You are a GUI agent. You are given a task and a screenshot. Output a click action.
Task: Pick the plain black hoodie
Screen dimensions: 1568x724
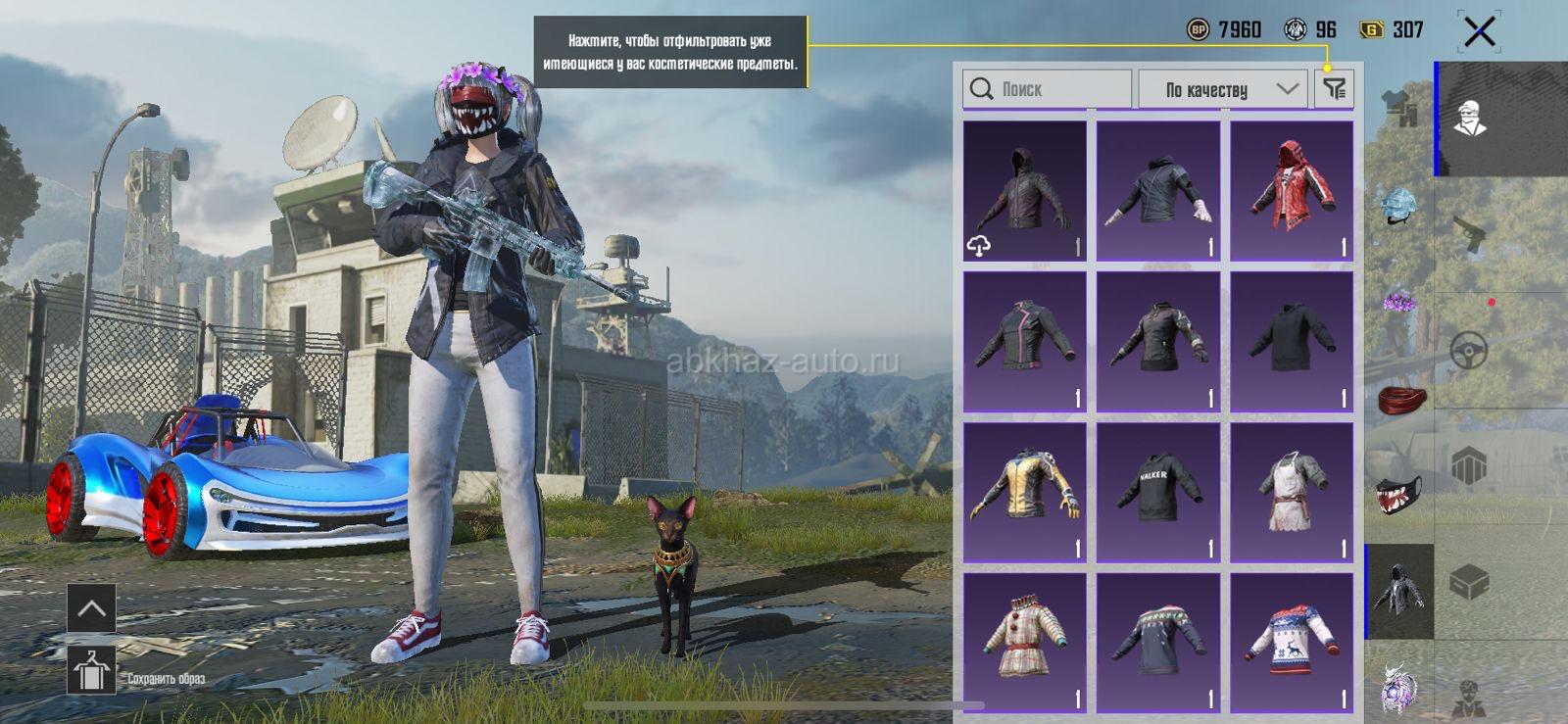click(x=1292, y=341)
